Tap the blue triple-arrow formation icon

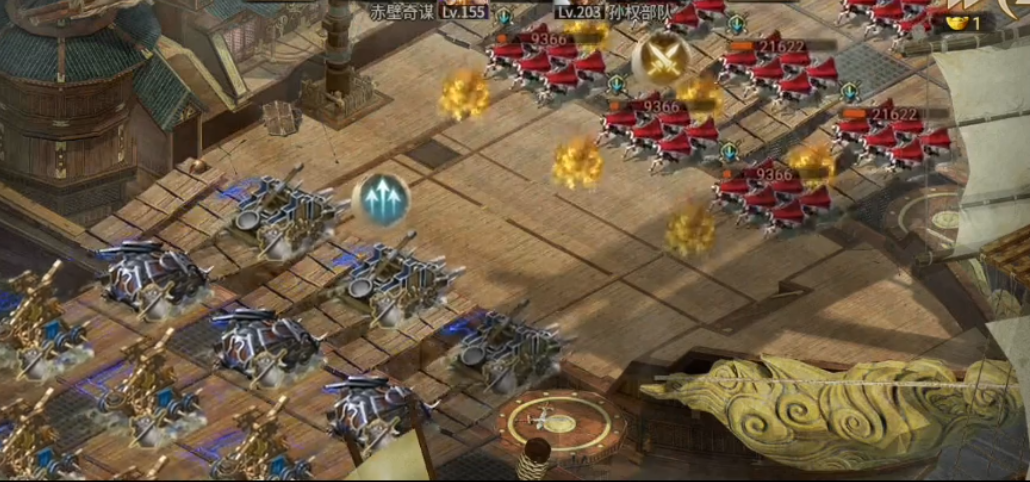tap(381, 199)
